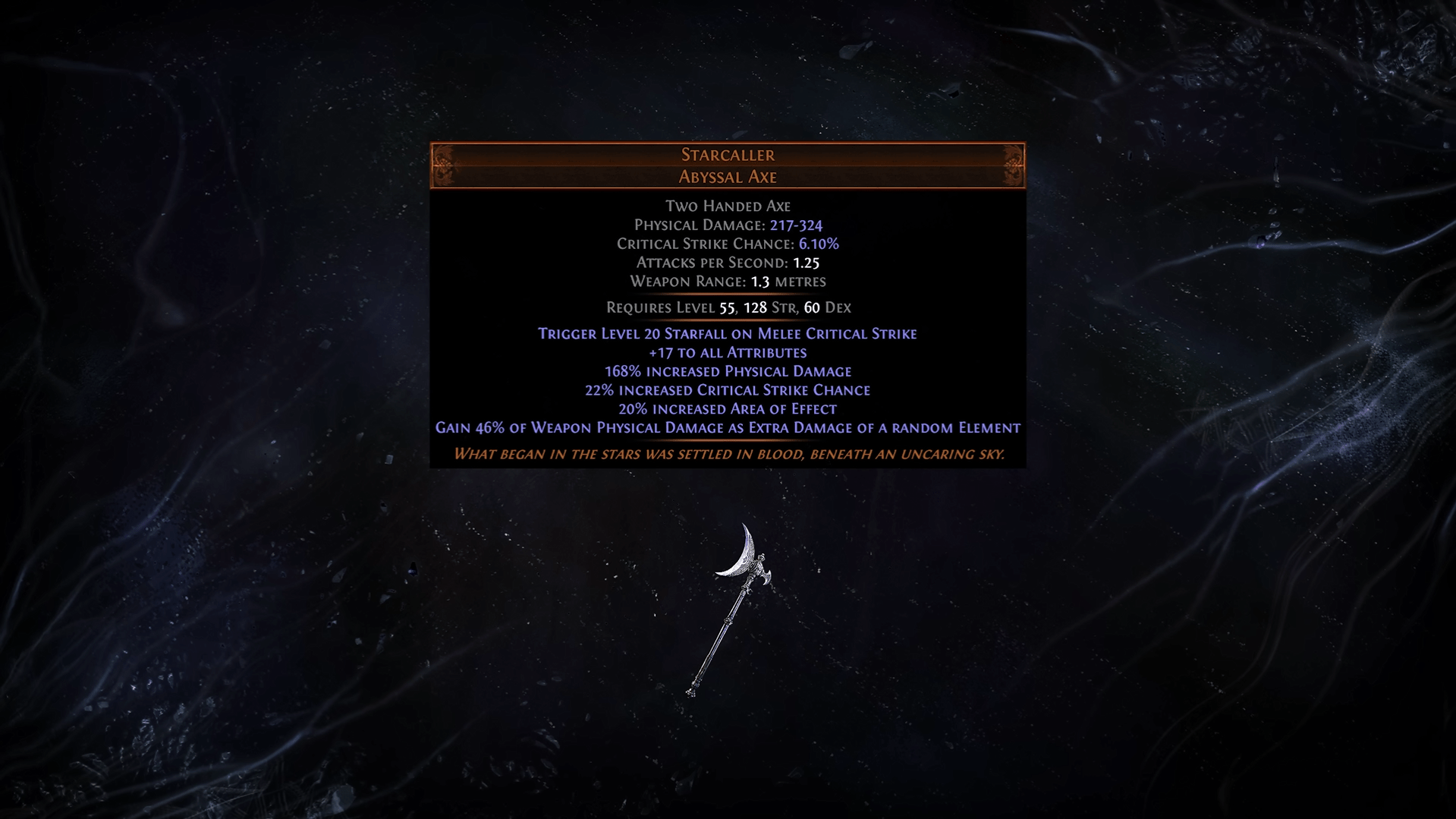Click the italic flavor text about the stars
This screenshot has width=1456, height=819.
pyautogui.click(x=727, y=454)
